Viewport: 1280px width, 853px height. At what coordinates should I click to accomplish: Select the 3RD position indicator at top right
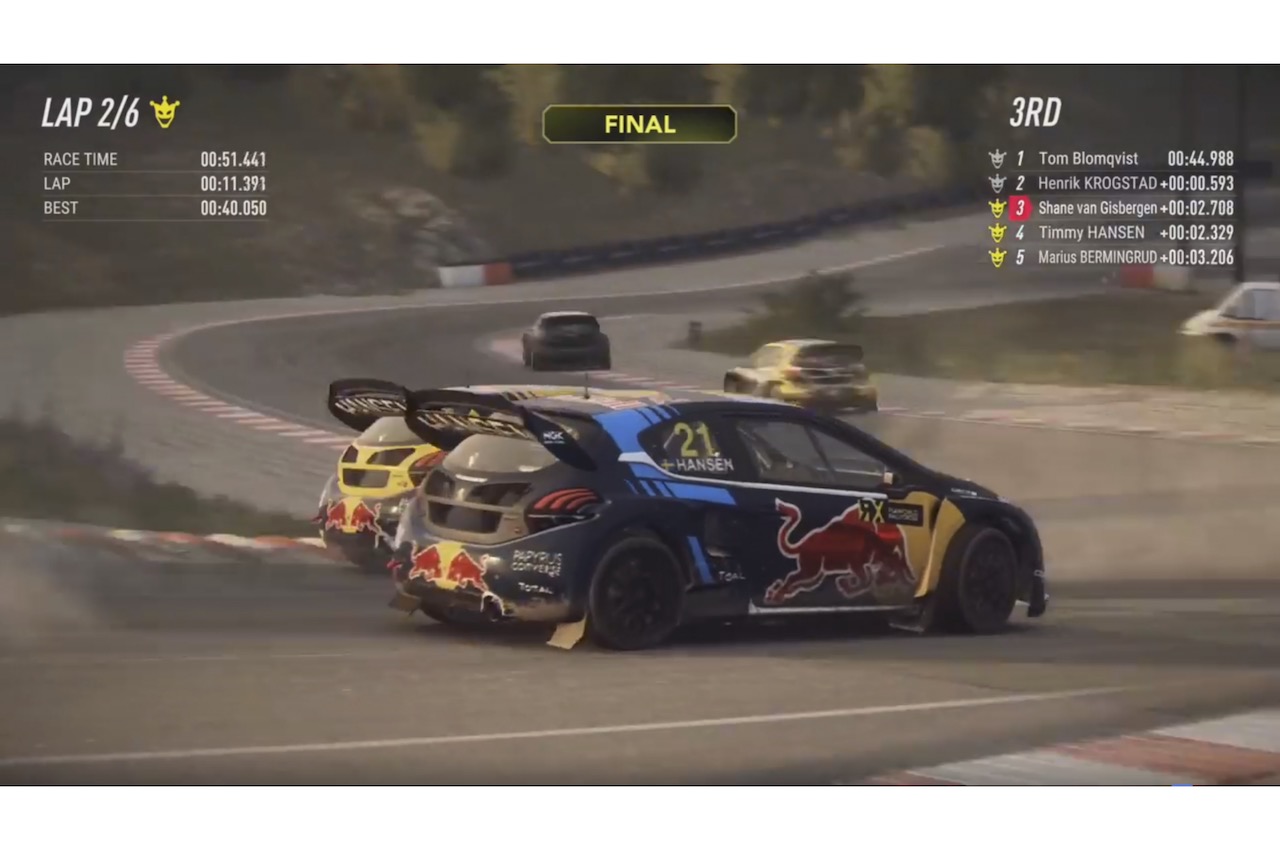coord(1035,113)
